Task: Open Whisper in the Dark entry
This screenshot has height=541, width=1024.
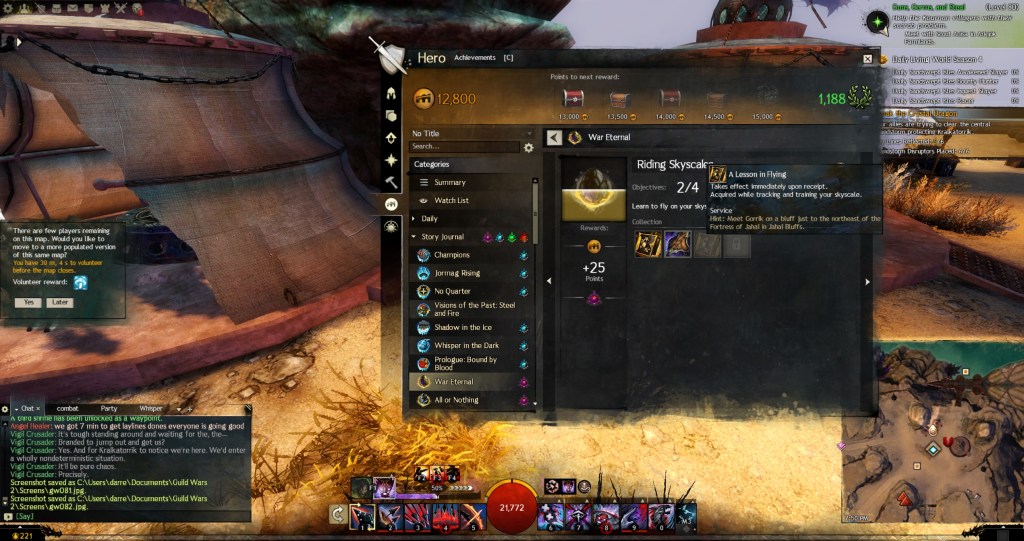Action: click(x=466, y=345)
